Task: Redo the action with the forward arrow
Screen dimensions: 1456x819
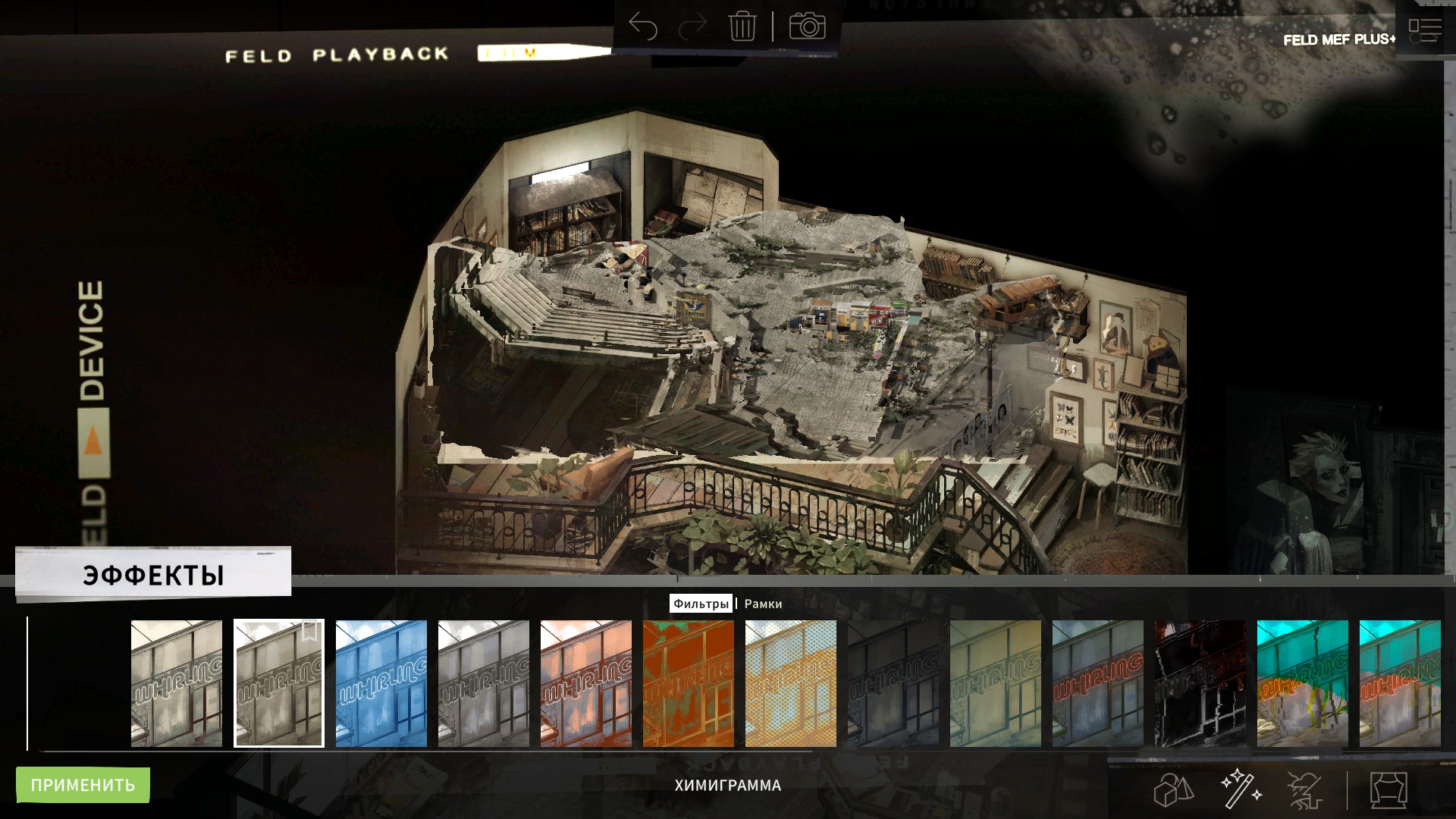Action: [x=692, y=27]
